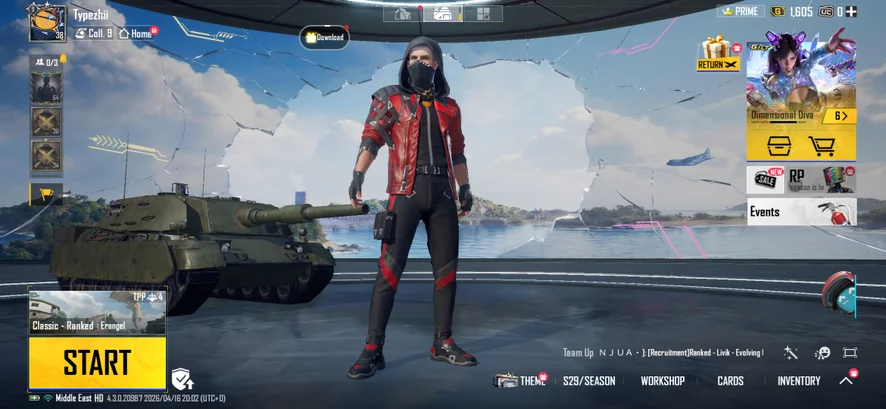The height and width of the screenshot is (409, 886).
Task: Tap the yellow START button
Action: click(x=97, y=362)
